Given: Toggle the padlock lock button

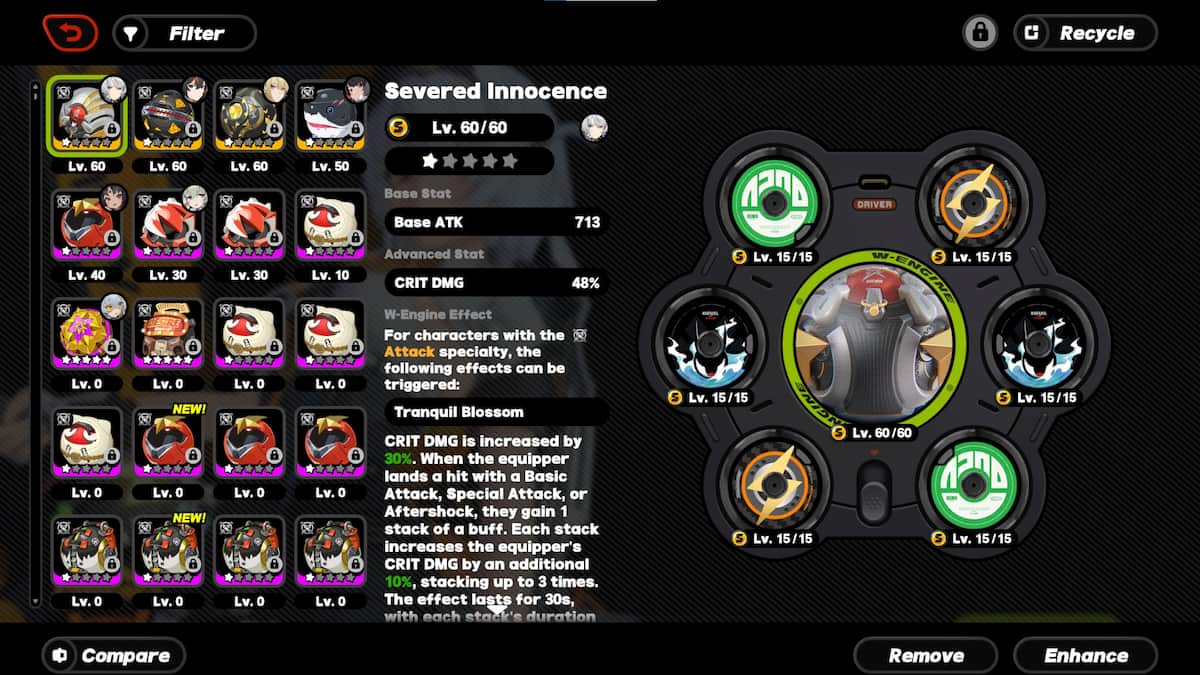Looking at the screenshot, I should [x=980, y=33].
